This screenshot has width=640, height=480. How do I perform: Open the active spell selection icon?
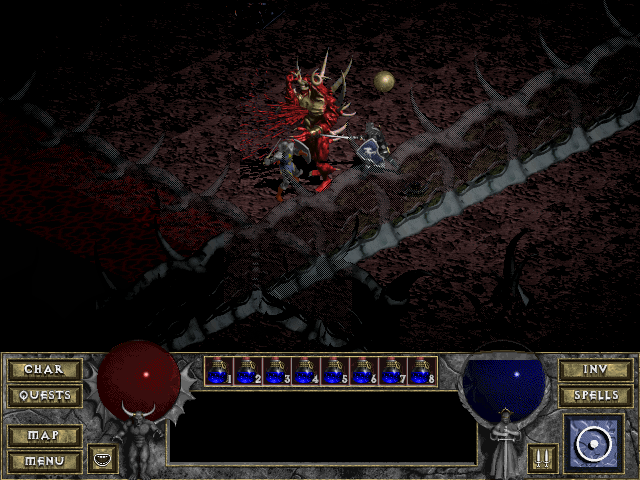(595, 443)
